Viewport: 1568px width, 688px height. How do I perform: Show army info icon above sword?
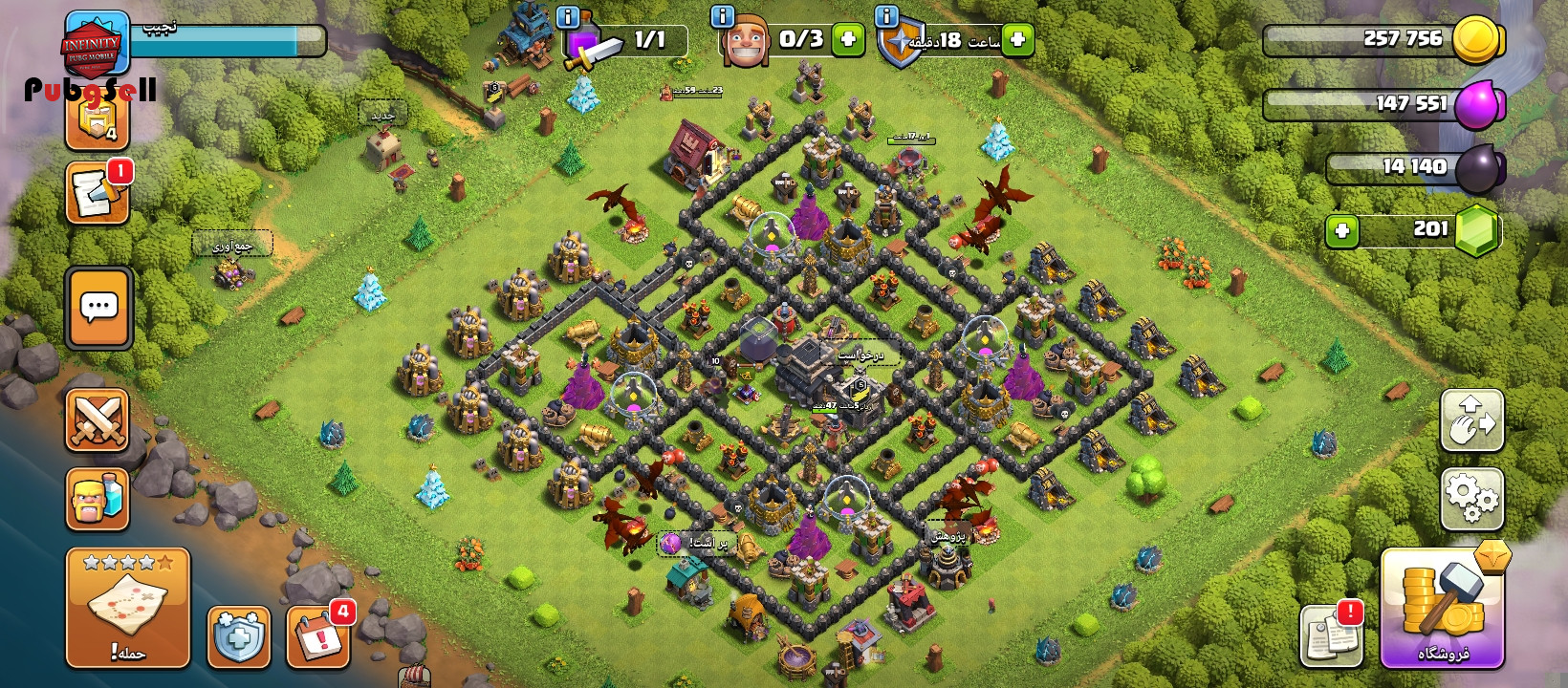pyautogui.click(x=567, y=17)
